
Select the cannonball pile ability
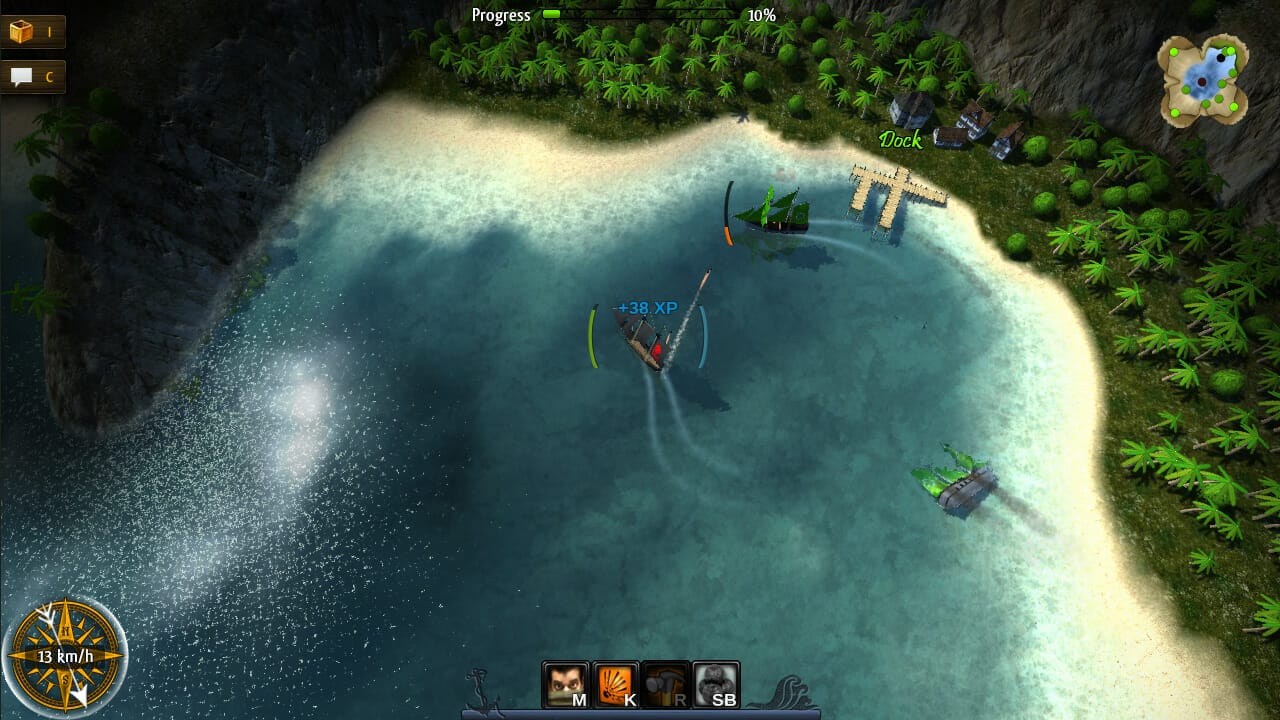tap(716, 685)
